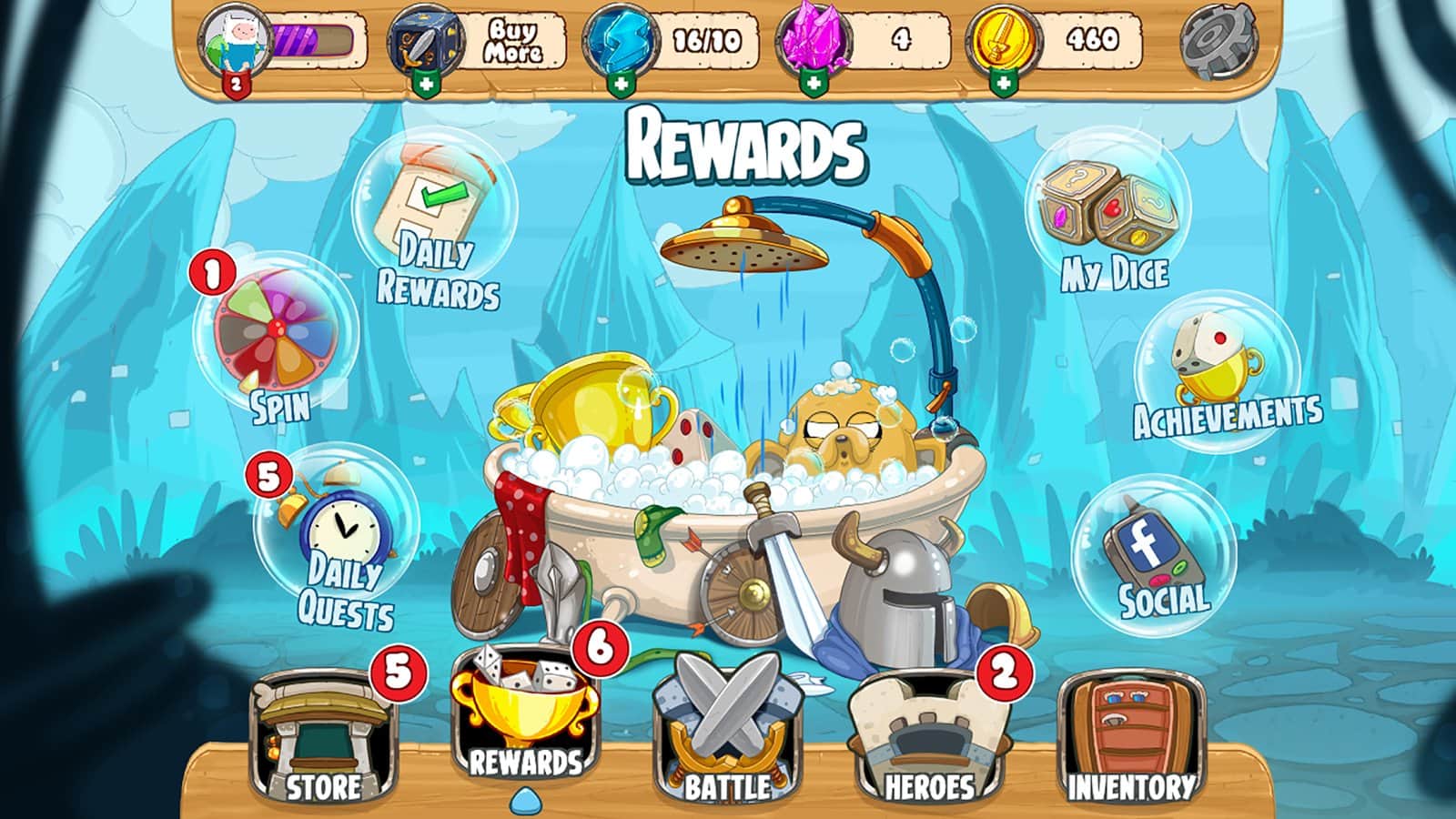Add more gold coins
The image size is (1456, 819).
[x=1002, y=84]
